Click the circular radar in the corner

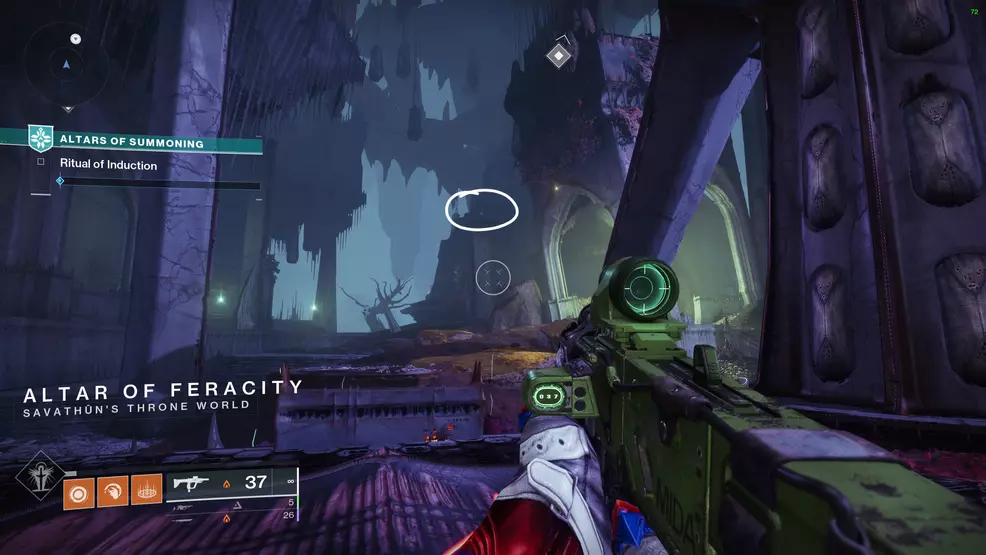pos(66,64)
